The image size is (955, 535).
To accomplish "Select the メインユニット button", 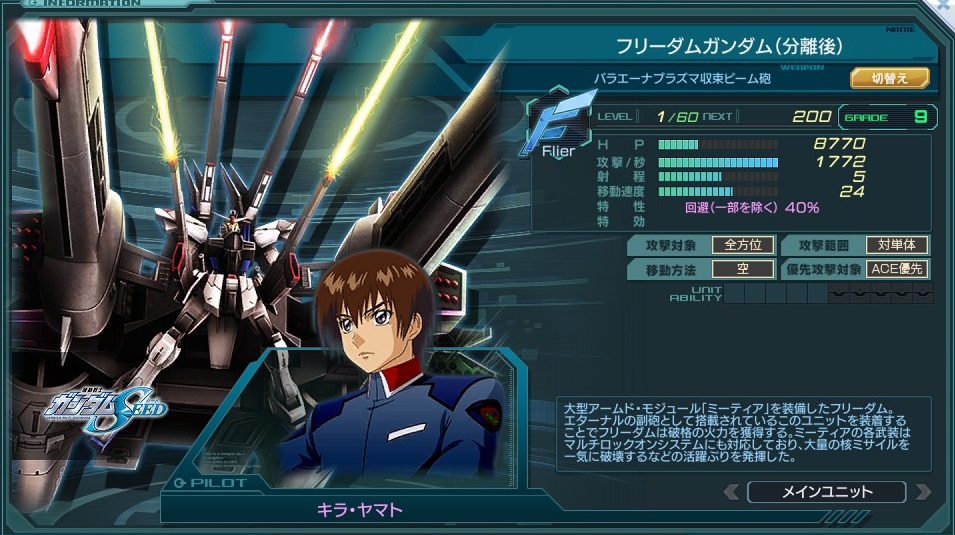I will [826, 492].
